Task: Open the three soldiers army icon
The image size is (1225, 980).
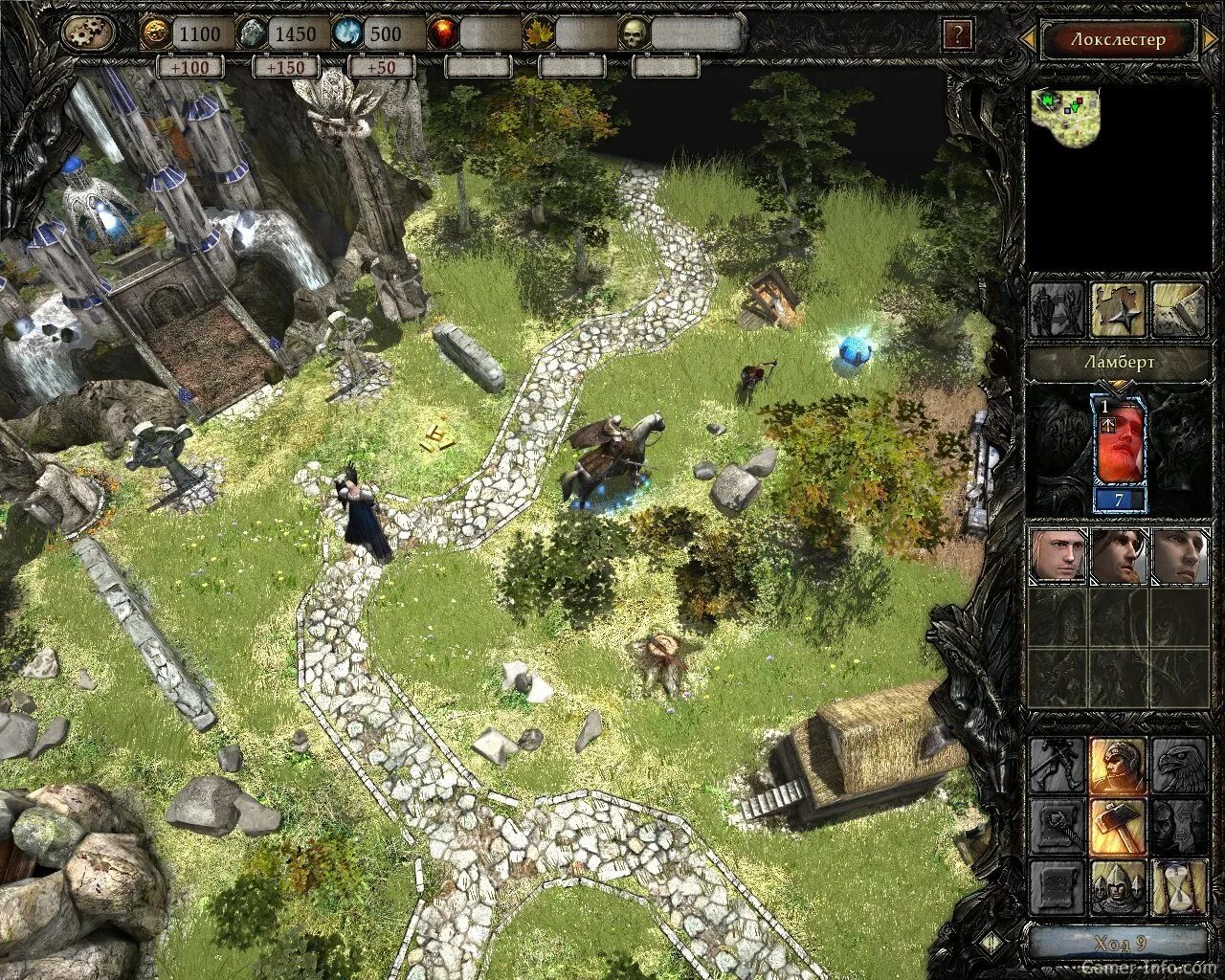Action: coord(1118,887)
